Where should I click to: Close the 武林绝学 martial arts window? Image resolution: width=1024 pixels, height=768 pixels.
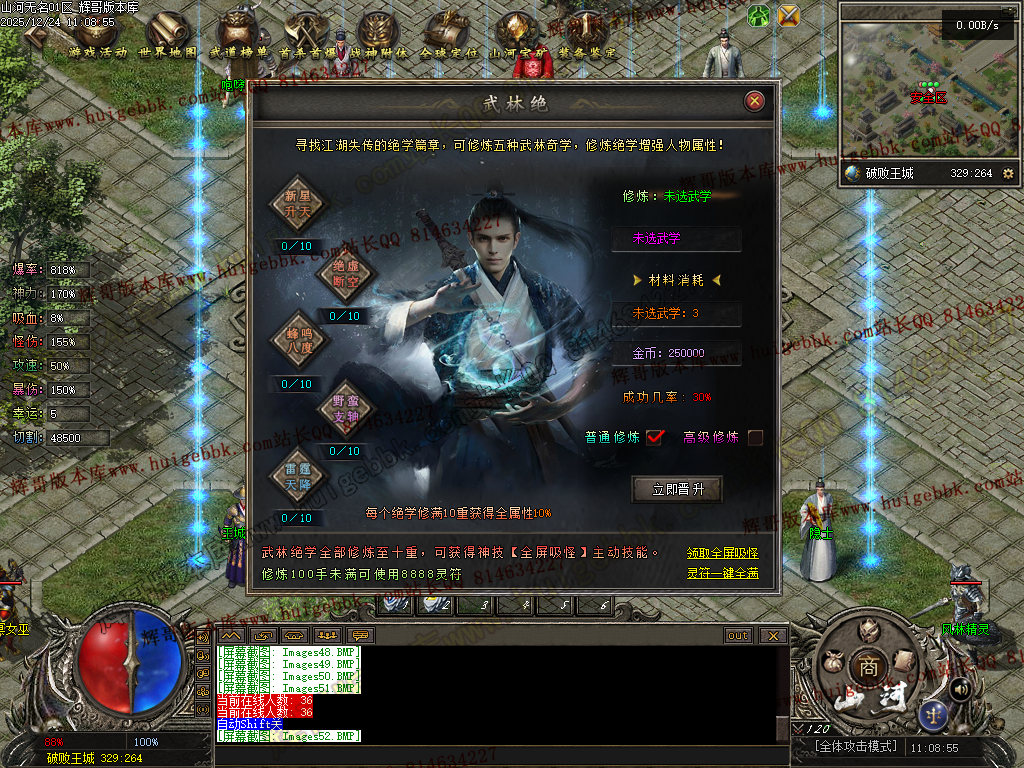point(755,101)
